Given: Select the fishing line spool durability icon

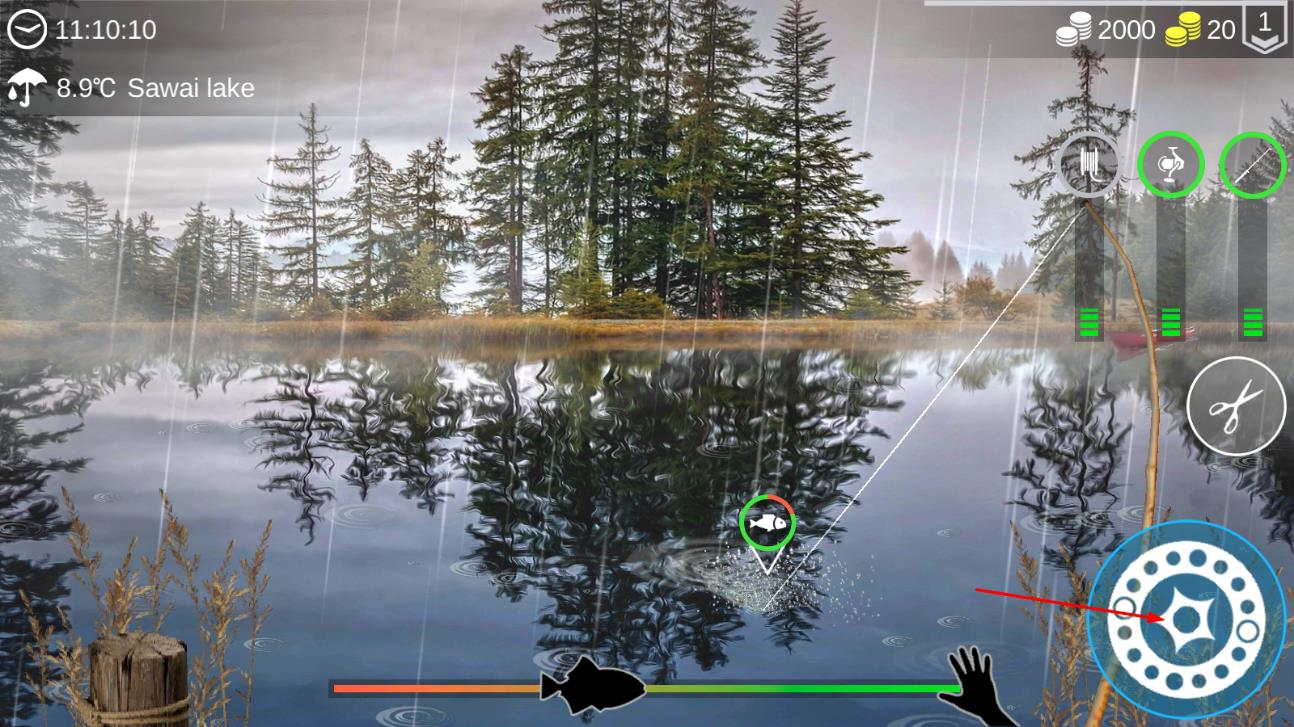Looking at the screenshot, I should 1087,163.
